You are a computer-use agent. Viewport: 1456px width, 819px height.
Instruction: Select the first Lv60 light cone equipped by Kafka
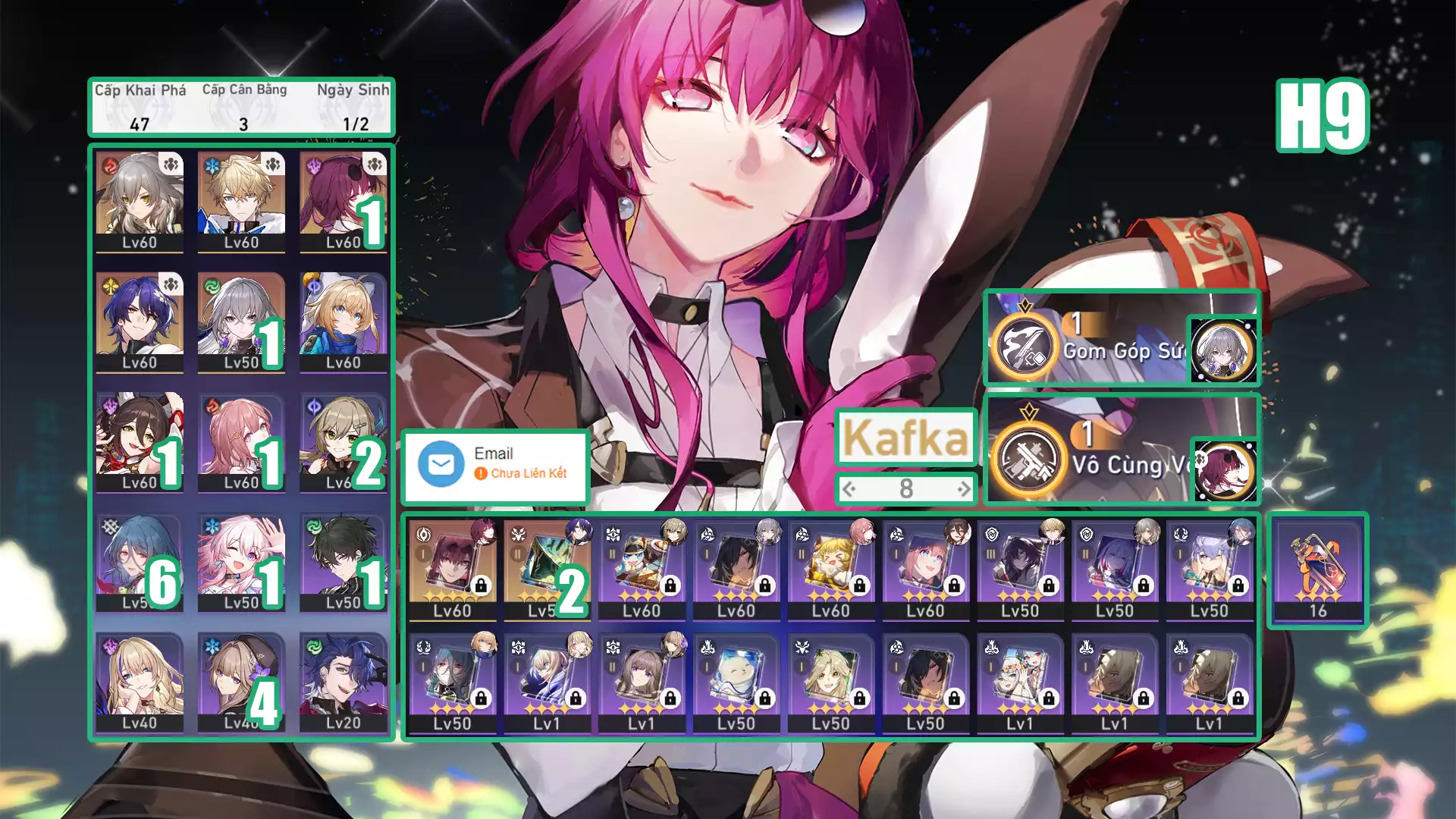coord(452,570)
